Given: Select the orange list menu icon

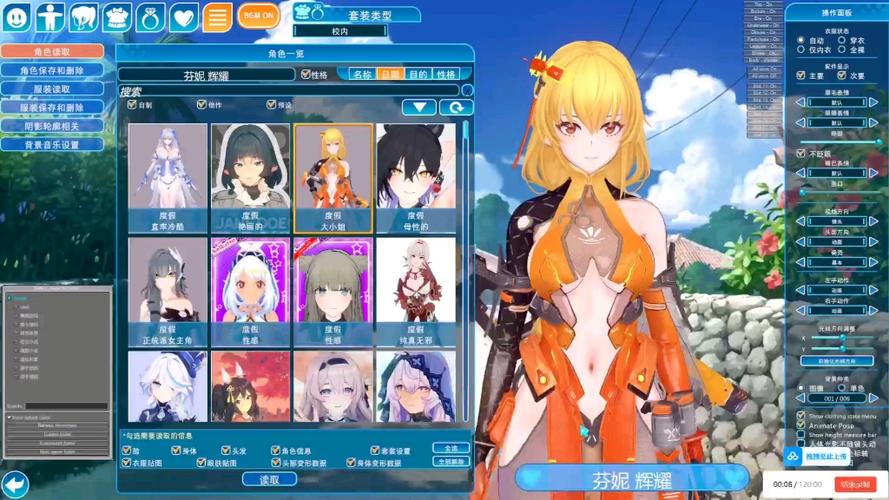Looking at the screenshot, I should coord(217,17).
